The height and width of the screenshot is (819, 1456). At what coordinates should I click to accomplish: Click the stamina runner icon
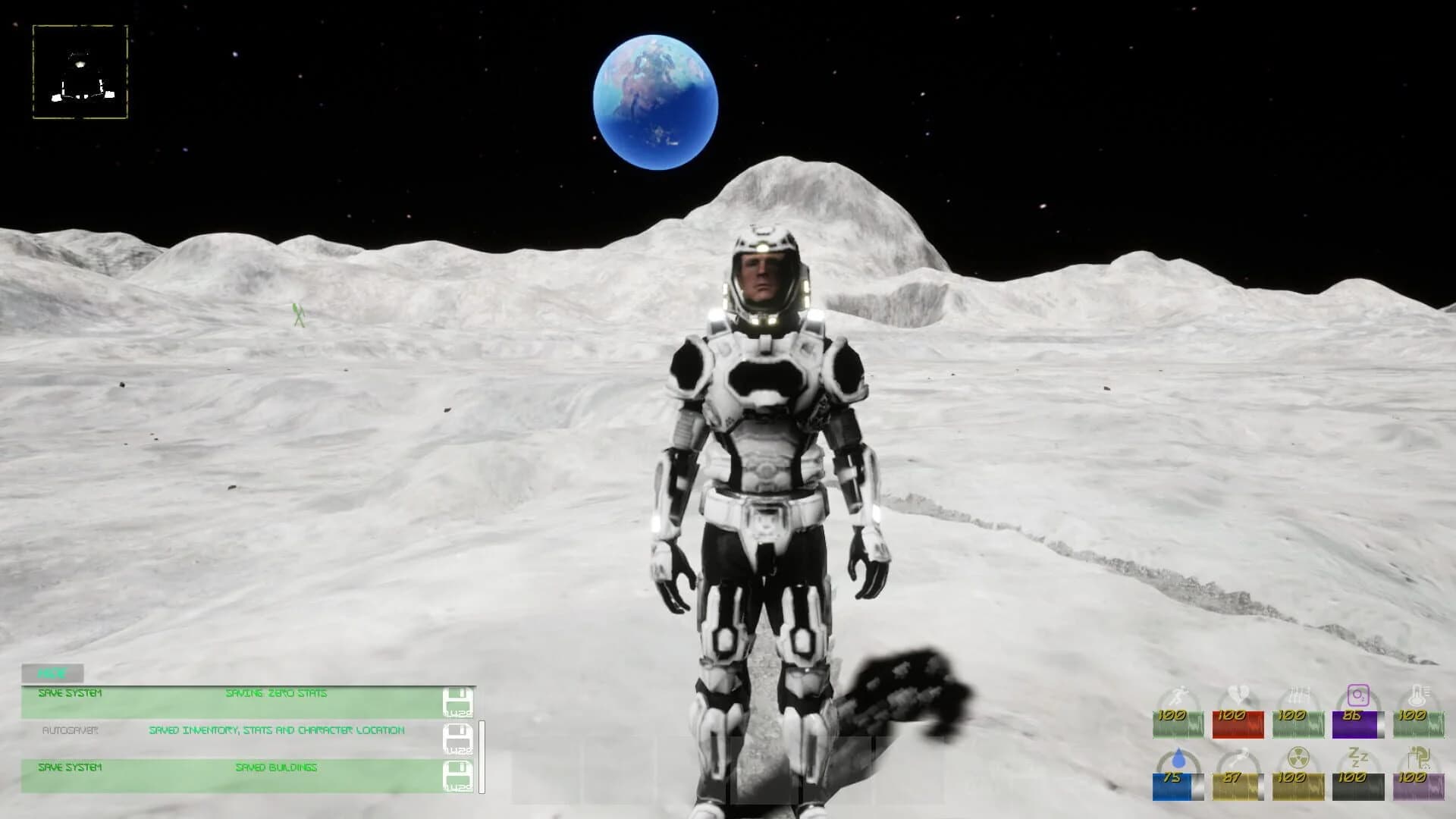tap(1178, 694)
